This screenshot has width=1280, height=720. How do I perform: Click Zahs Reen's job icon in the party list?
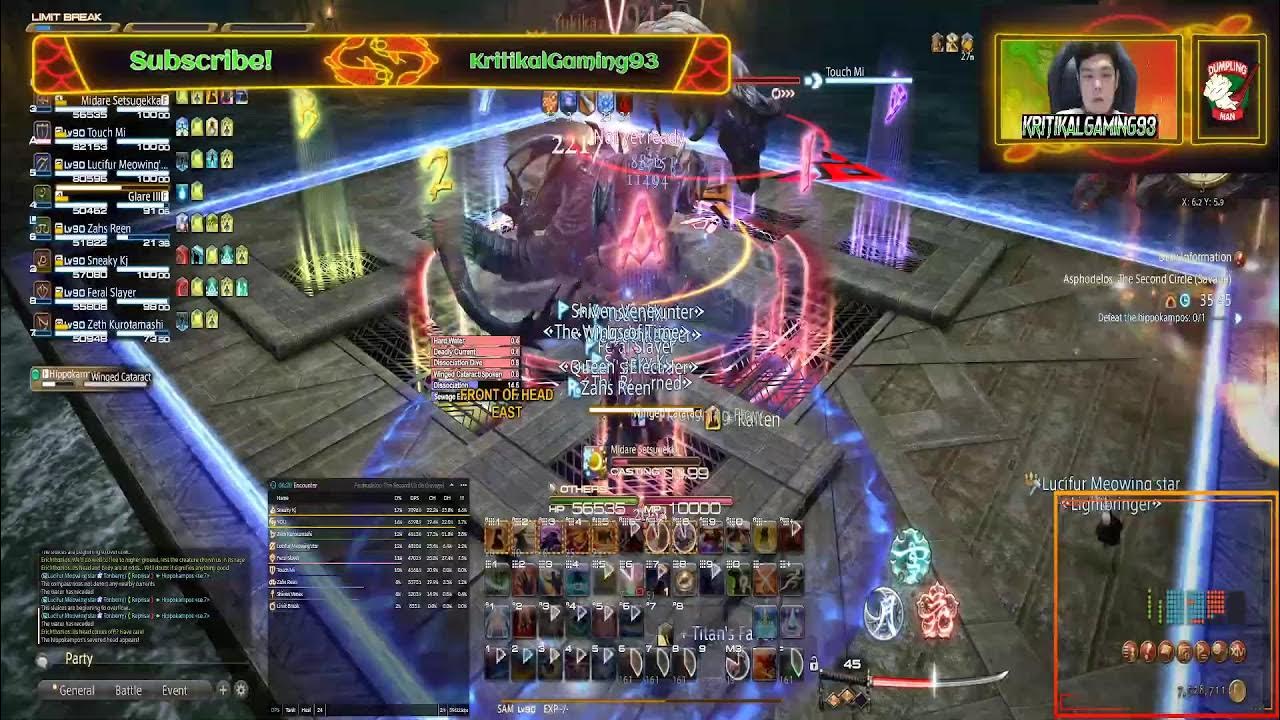(x=40, y=230)
